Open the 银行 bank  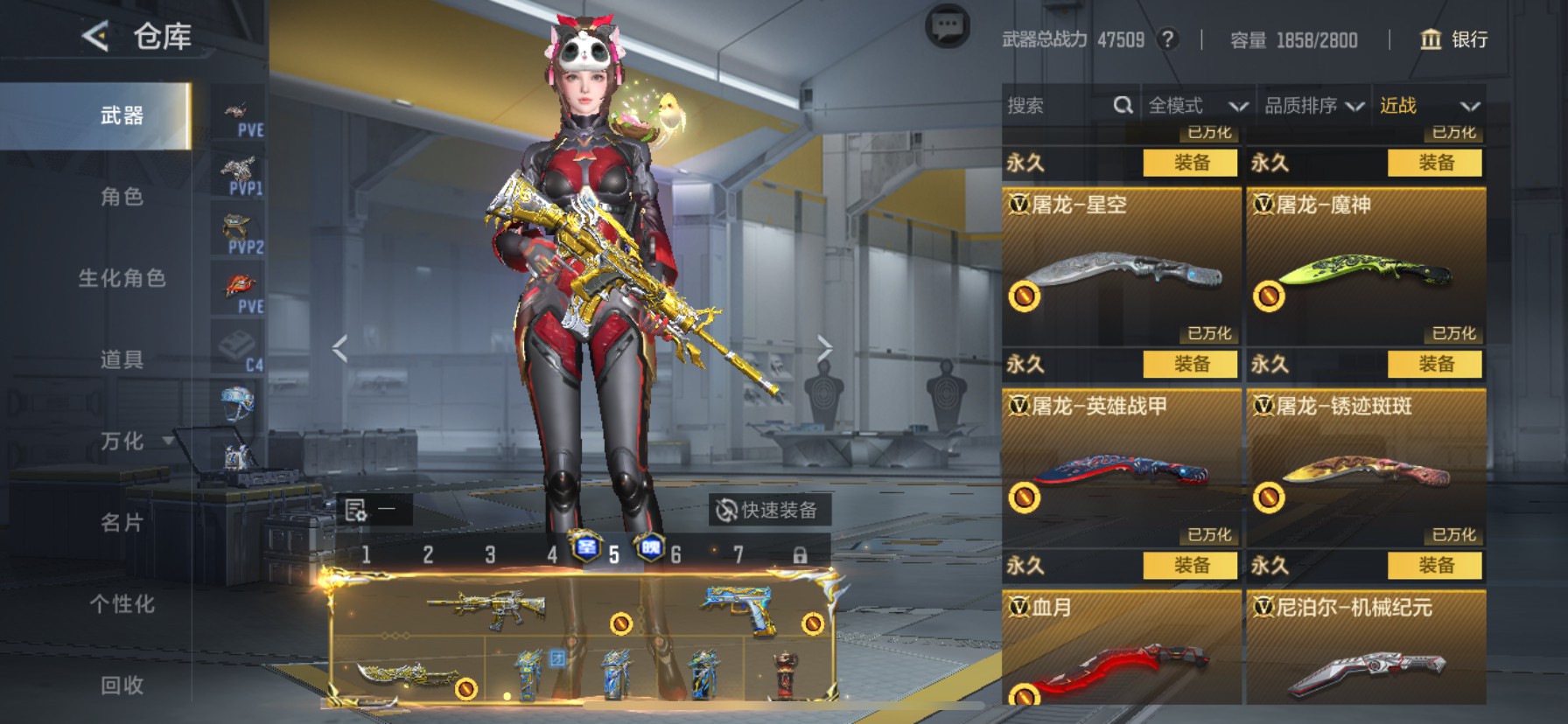(1453, 39)
